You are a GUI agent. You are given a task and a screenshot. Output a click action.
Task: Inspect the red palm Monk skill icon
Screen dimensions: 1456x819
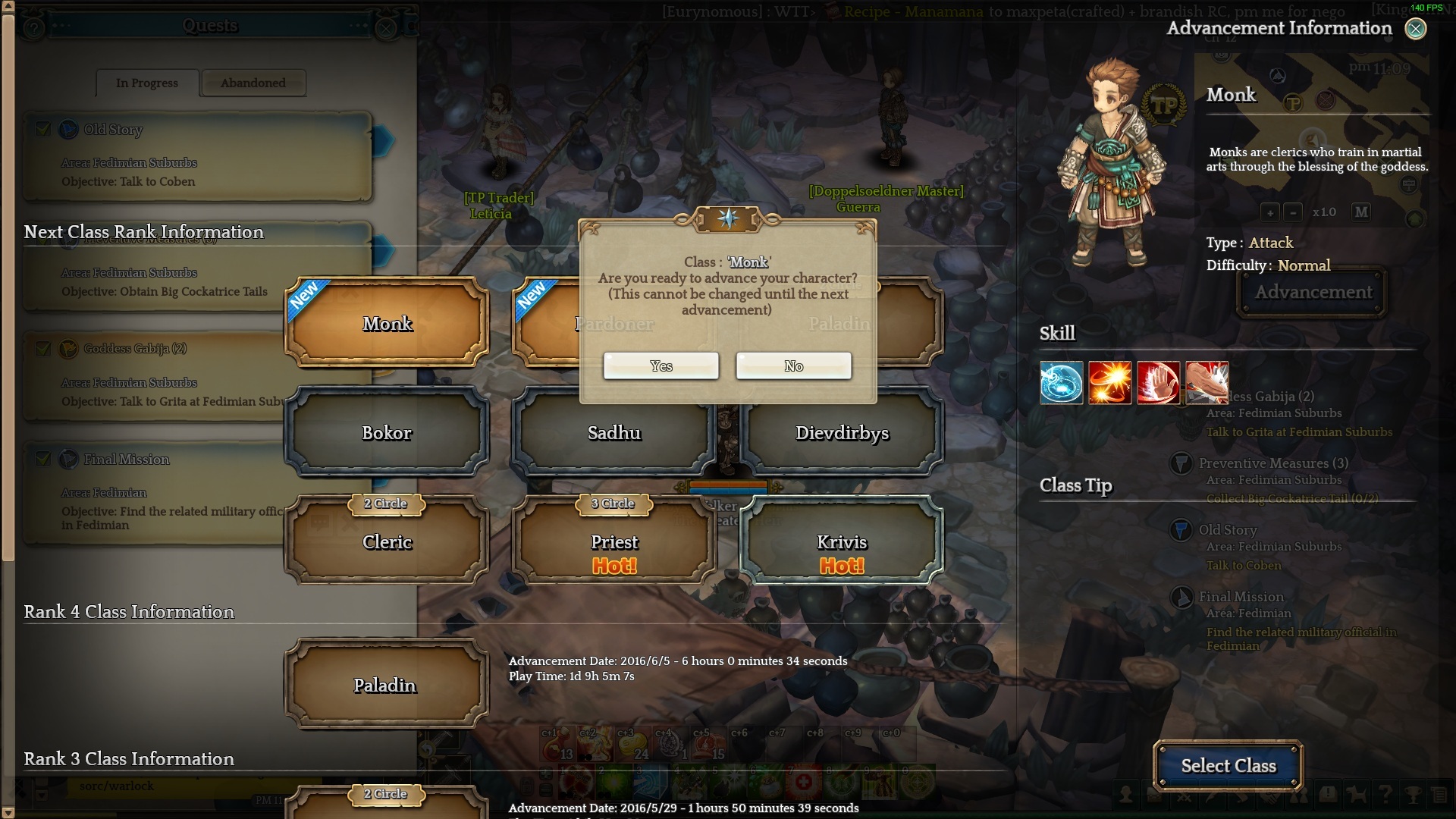(1158, 382)
